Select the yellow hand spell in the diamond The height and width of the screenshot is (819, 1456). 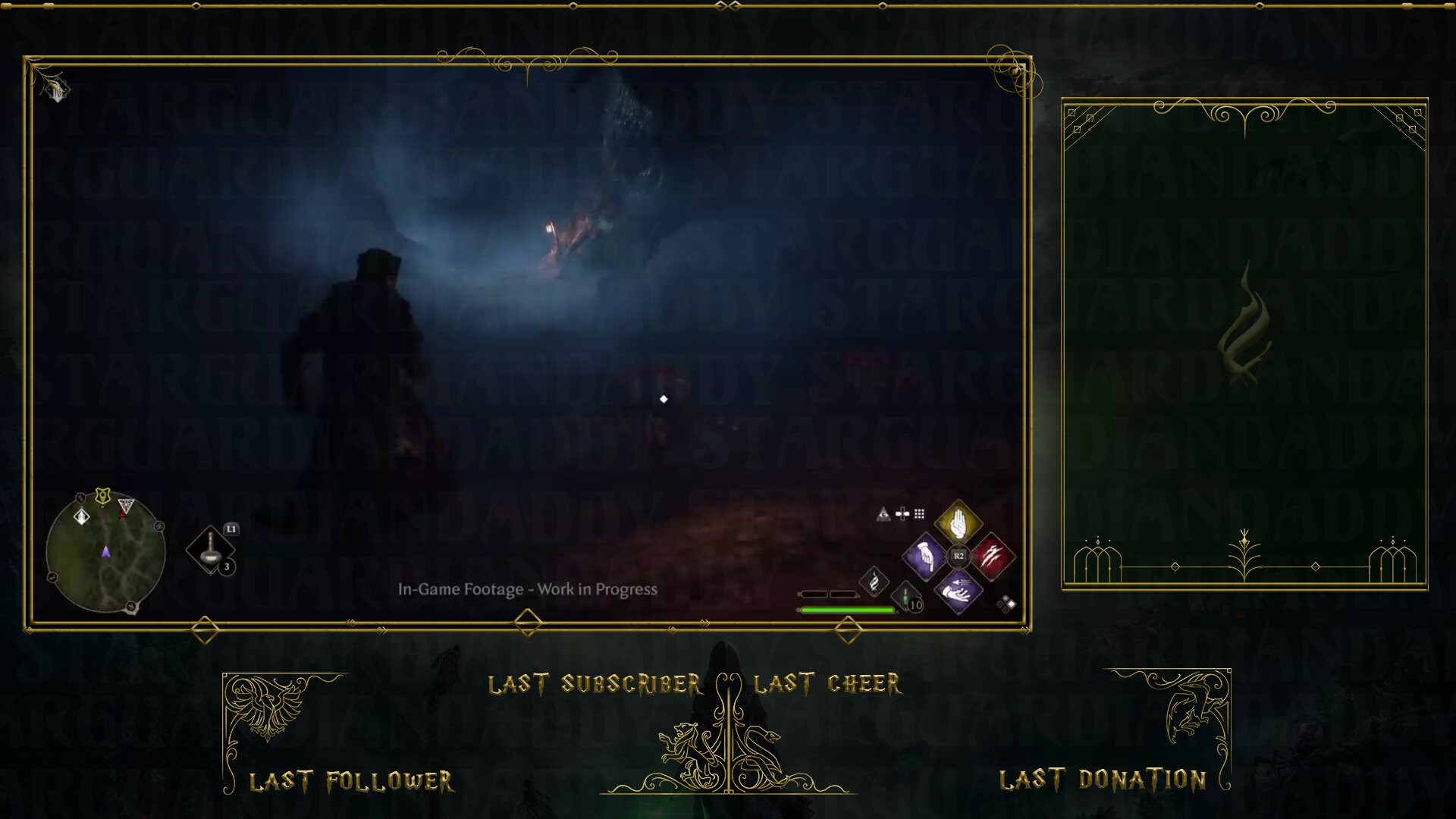(958, 522)
